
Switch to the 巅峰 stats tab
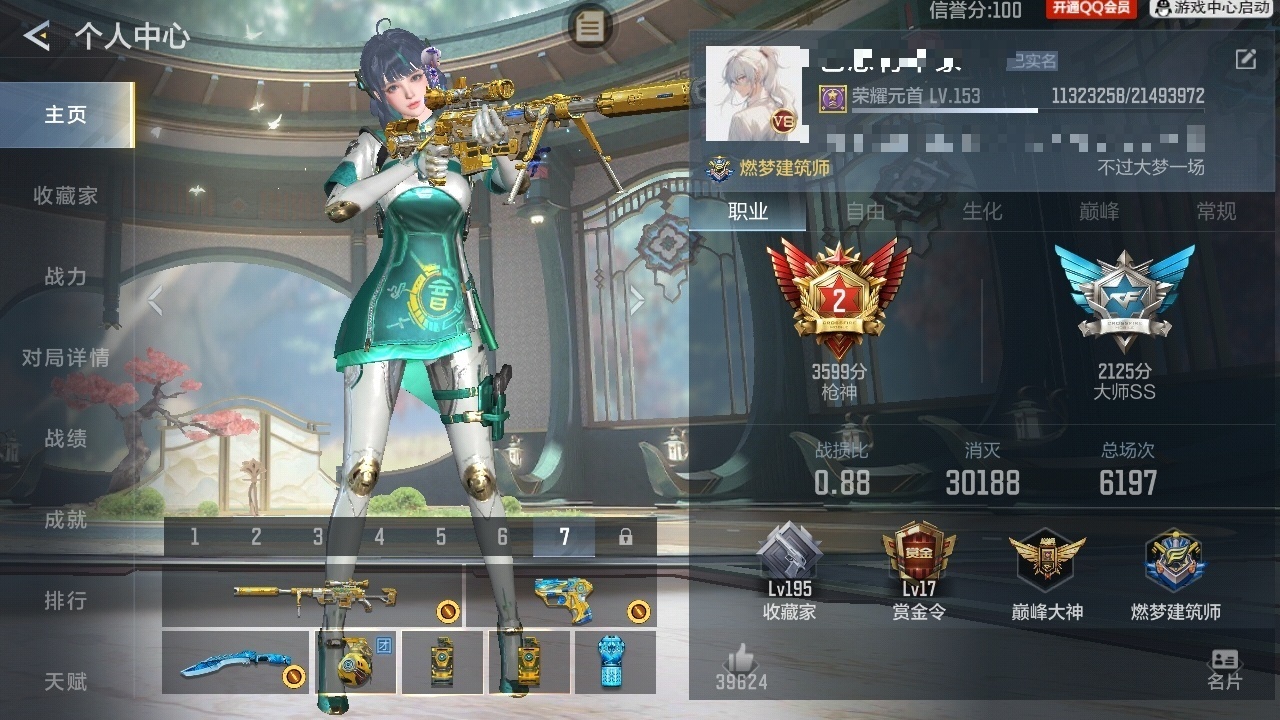[x=1099, y=211]
